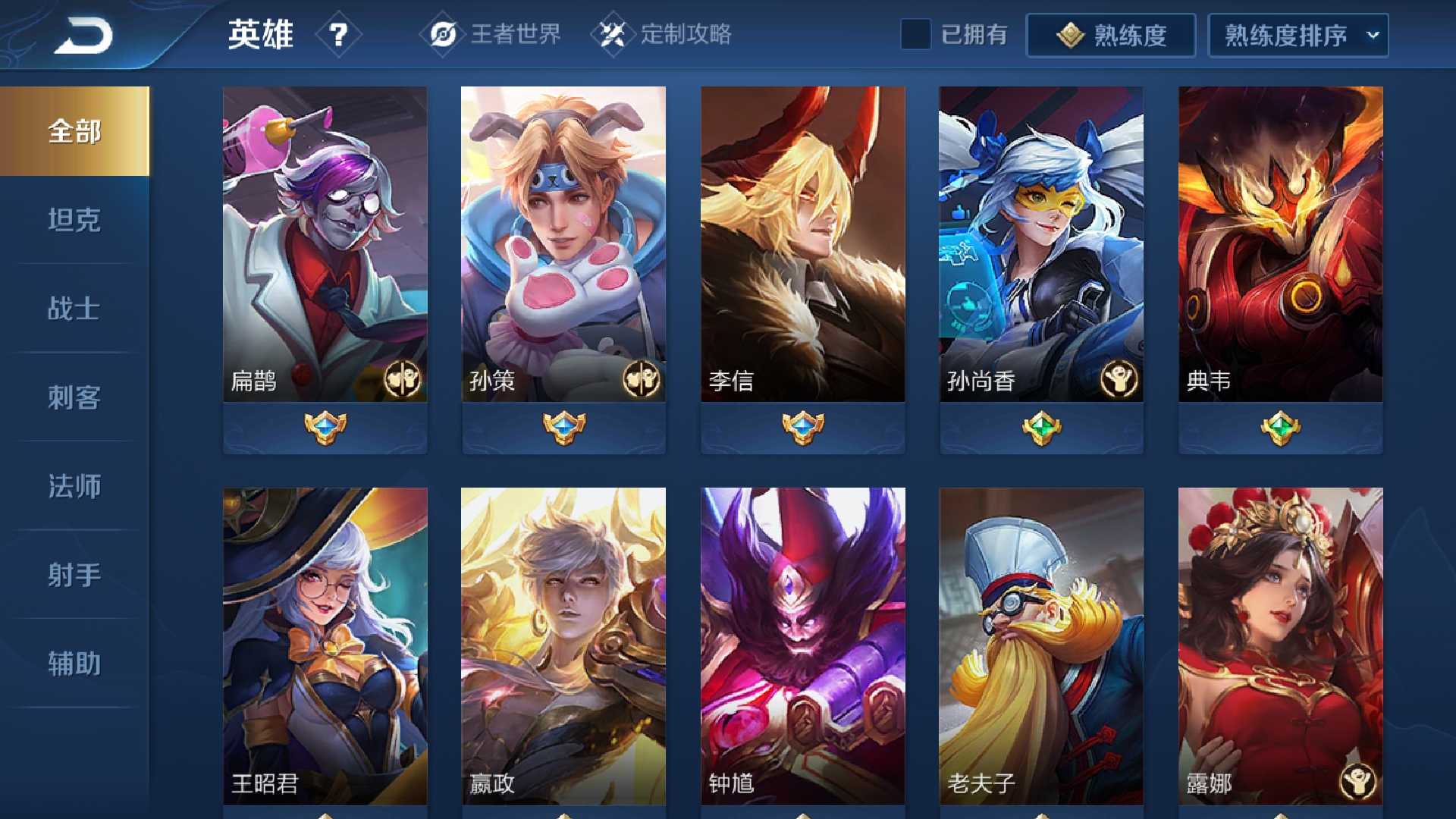
Task: Click the 熟练度 proficiency medal icon
Action: tap(1069, 34)
